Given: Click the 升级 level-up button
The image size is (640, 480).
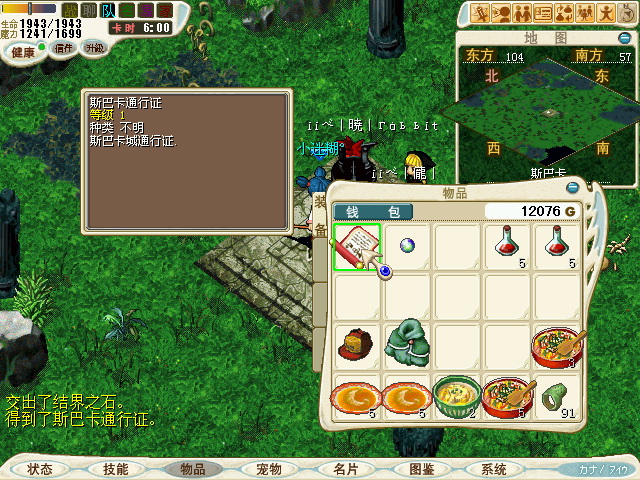Looking at the screenshot, I should click(94, 48).
